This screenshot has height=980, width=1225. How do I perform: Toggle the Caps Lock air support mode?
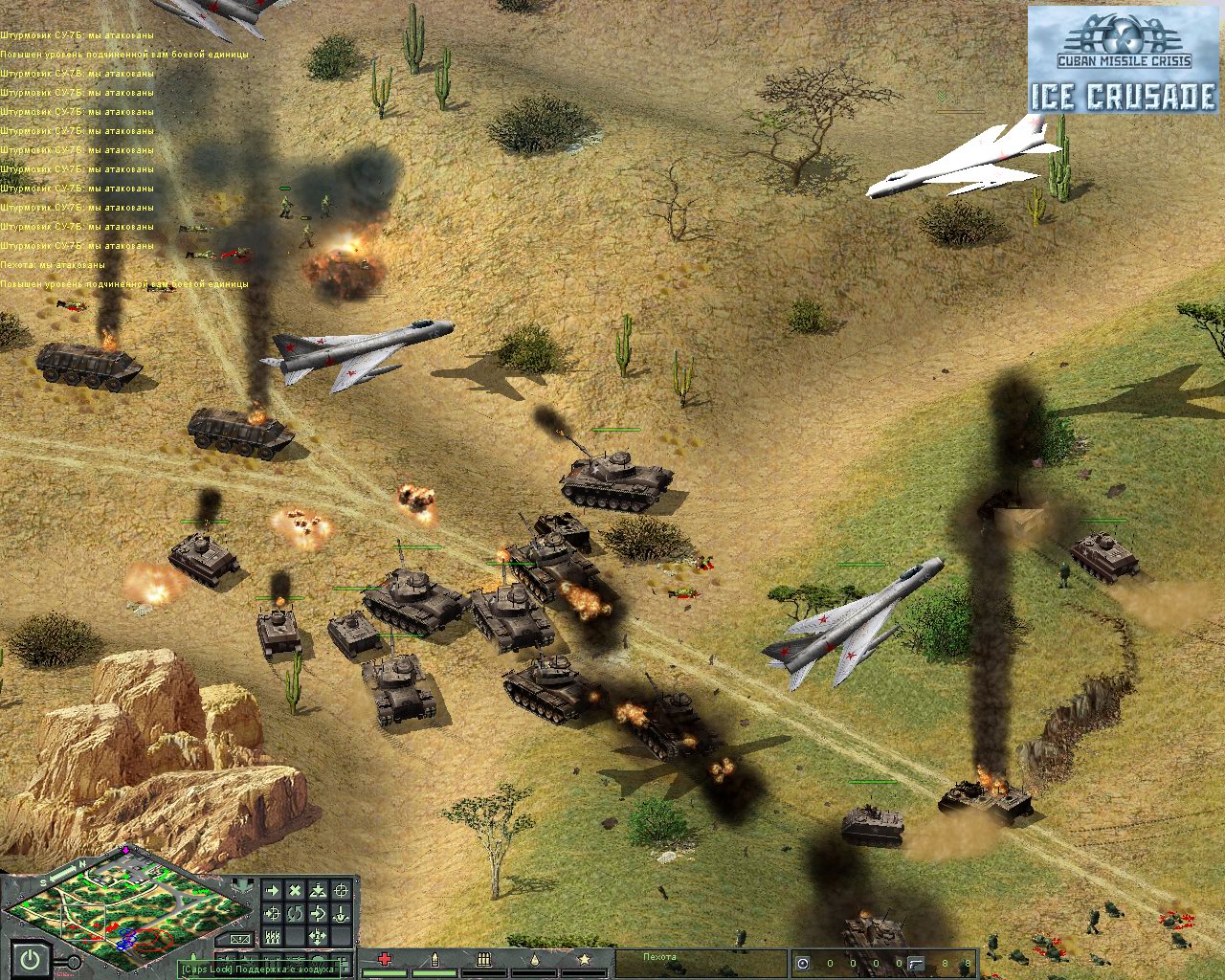tap(258, 969)
